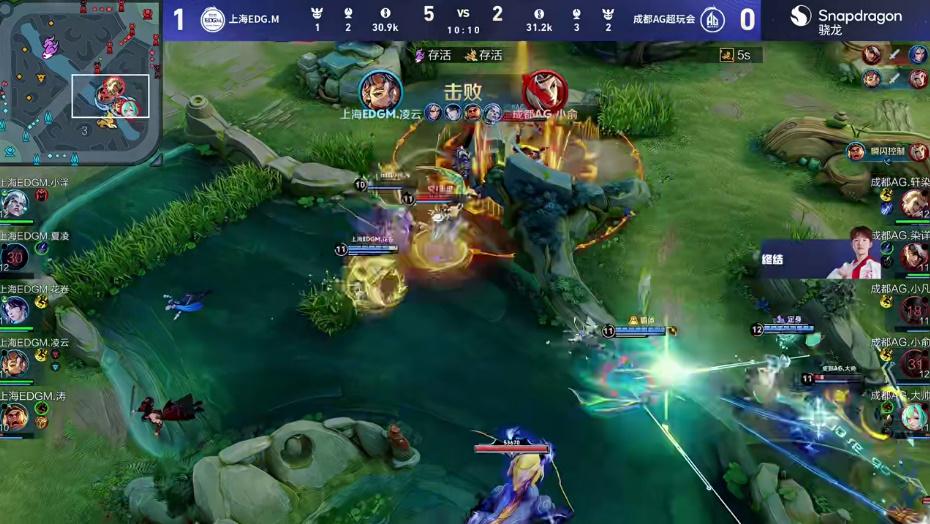Select the 瞬闪控制 kill feed entry
This screenshot has width=930, height=524.
[887, 151]
